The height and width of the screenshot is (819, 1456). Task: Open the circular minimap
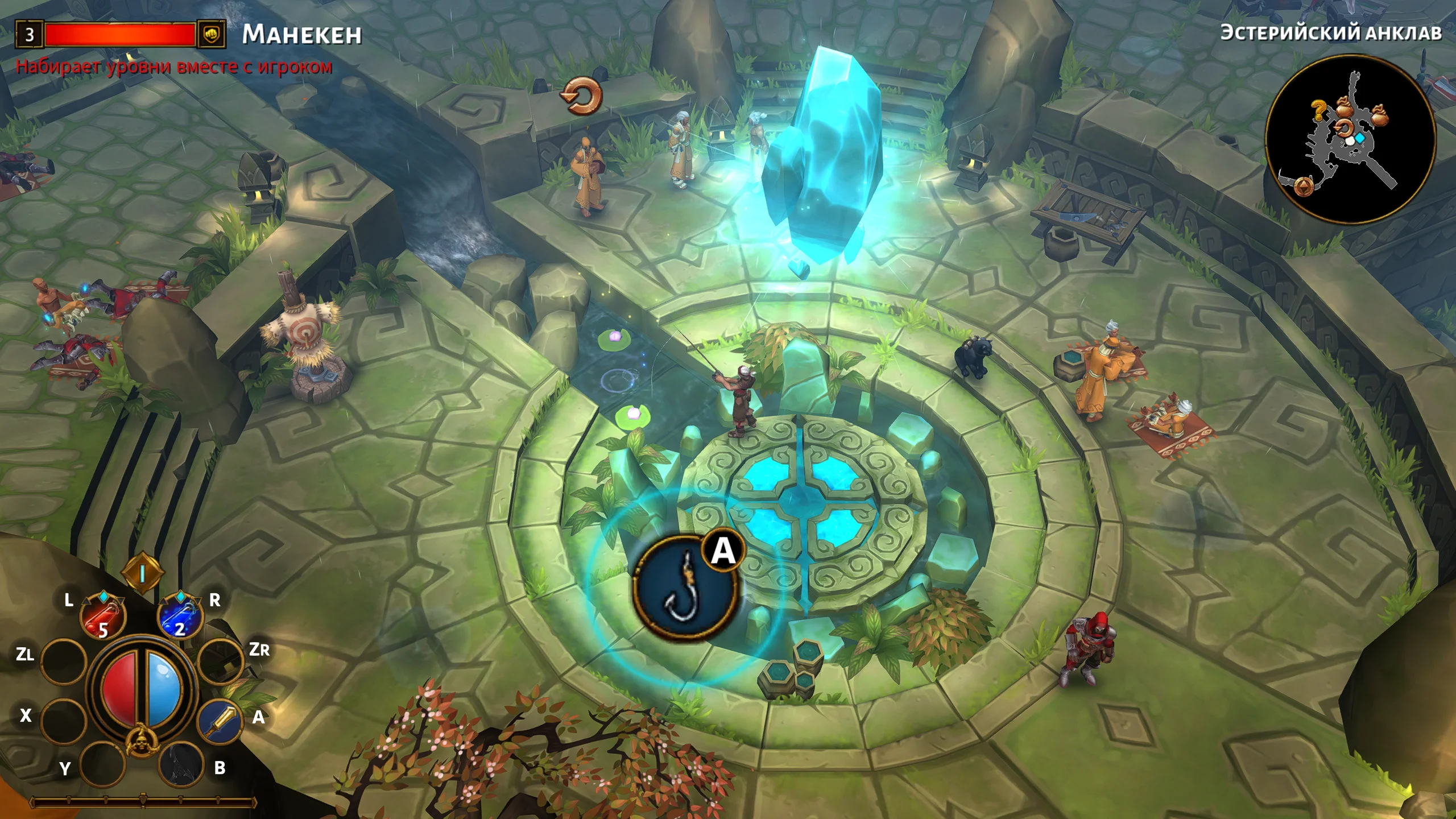[1350, 139]
